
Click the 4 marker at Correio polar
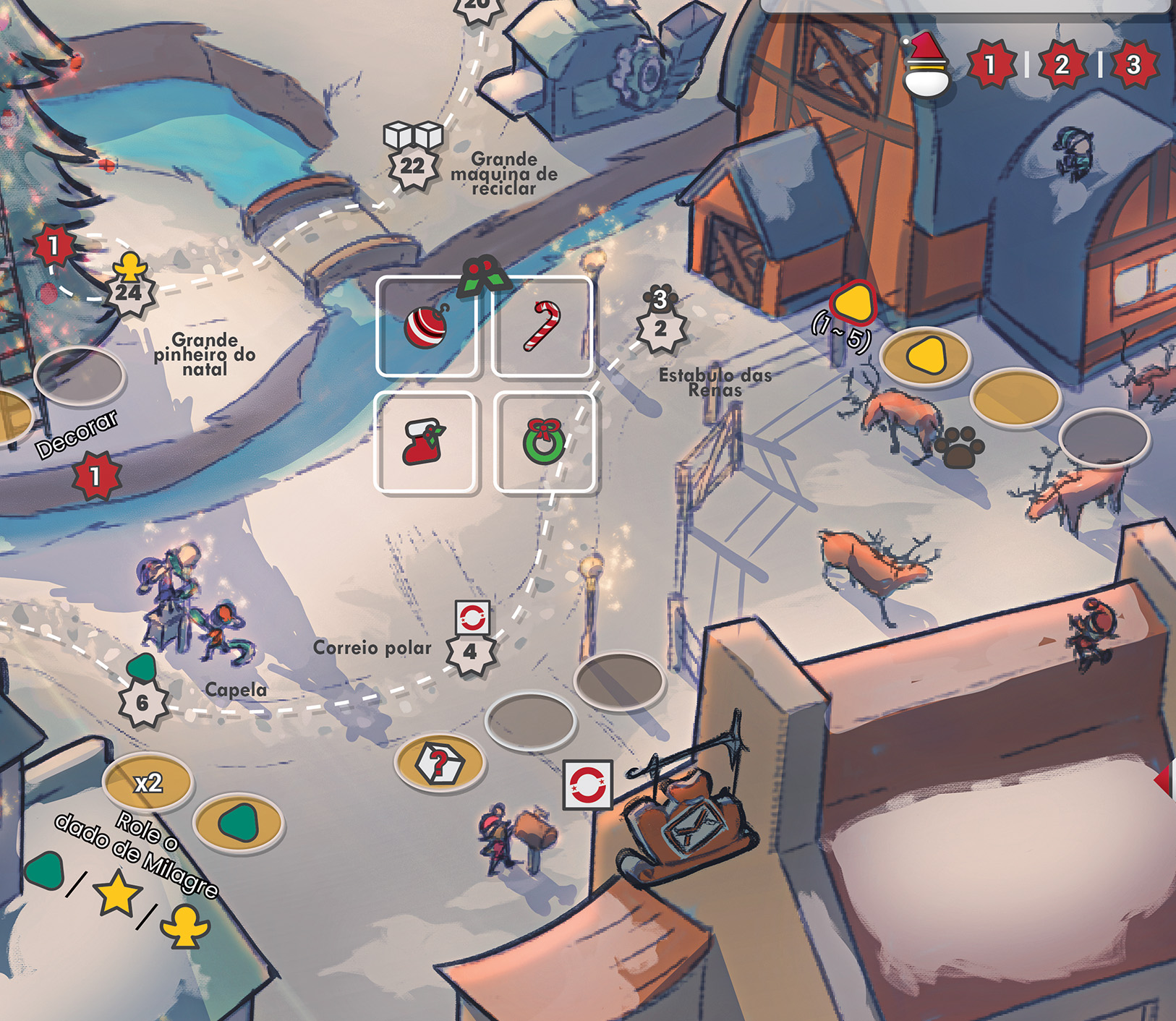point(470,652)
